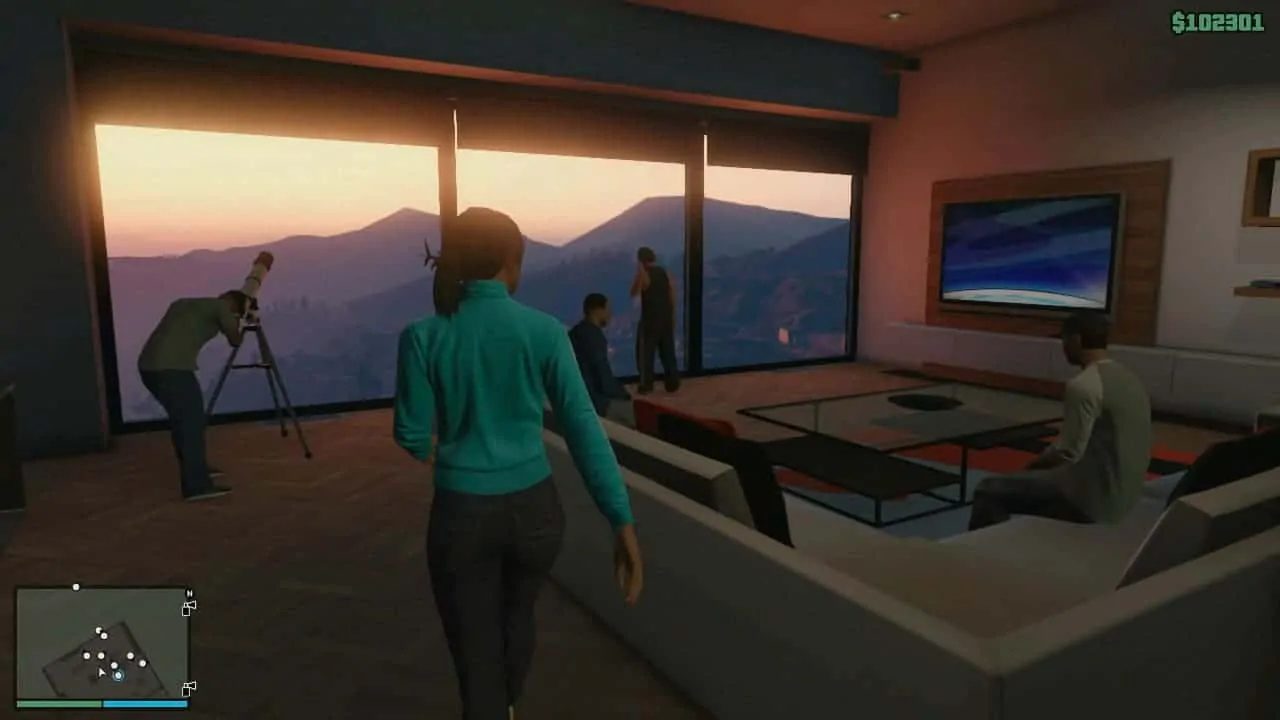Image resolution: width=1280 pixels, height=720 pixels.
Task: Click the north indicator on the minimap
Action: point(189,593)
